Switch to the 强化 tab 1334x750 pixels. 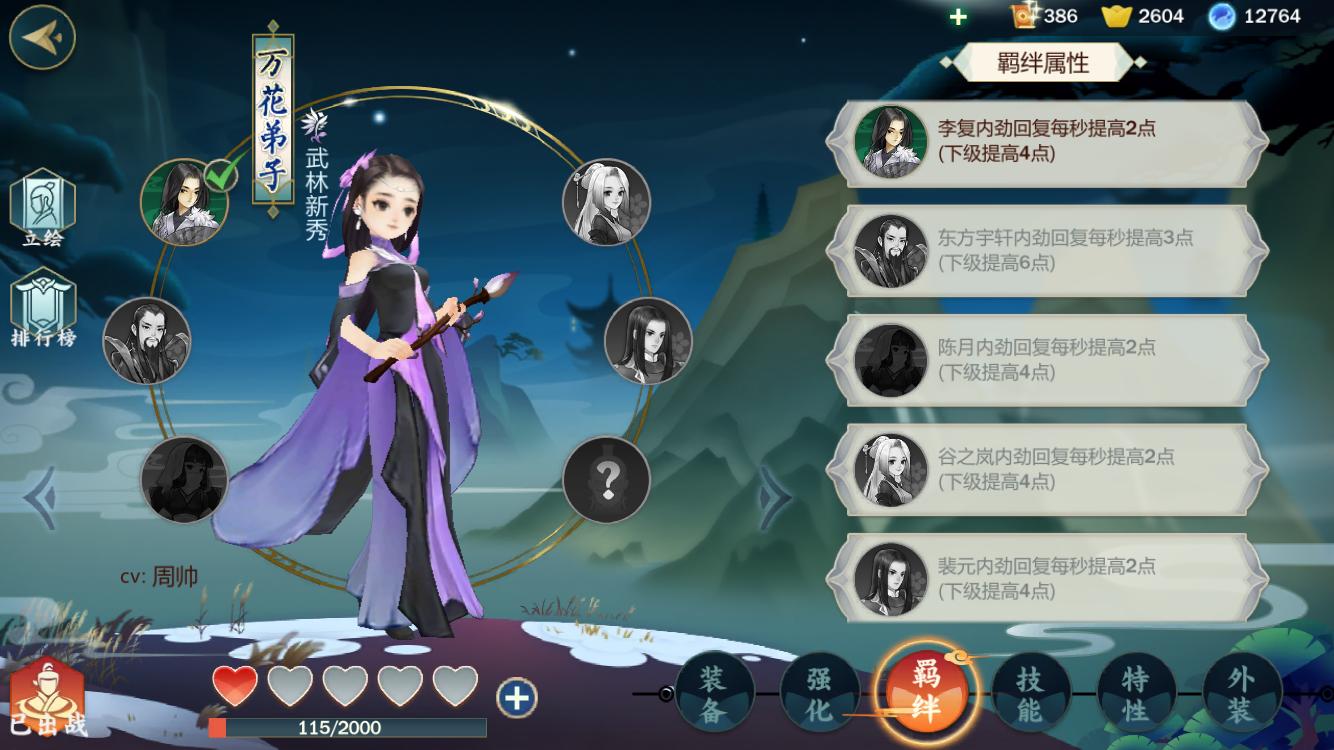(x=819, y=693)
